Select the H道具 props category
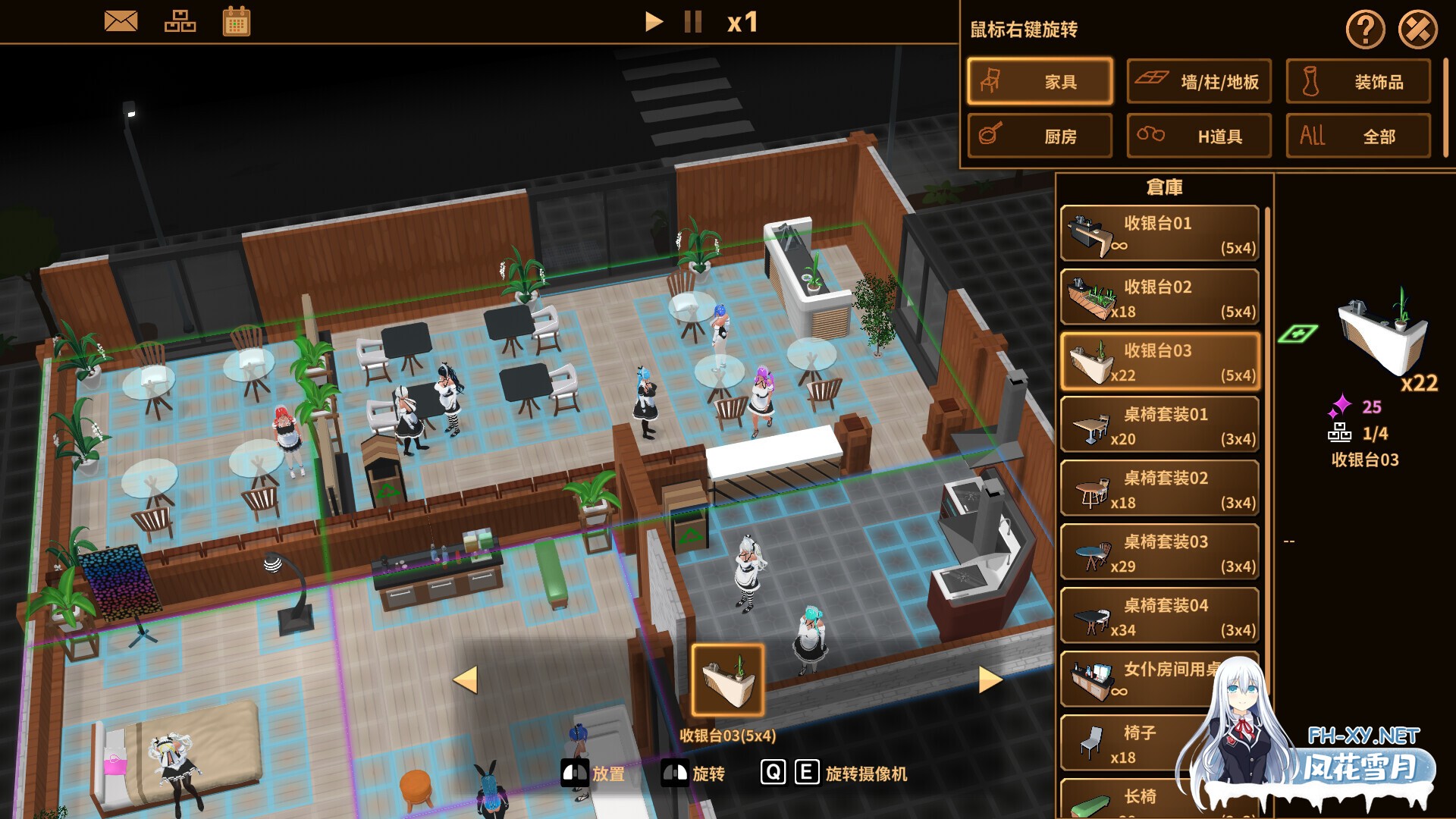Viewport: 1456px width, 819px height. click(1199, 136)
